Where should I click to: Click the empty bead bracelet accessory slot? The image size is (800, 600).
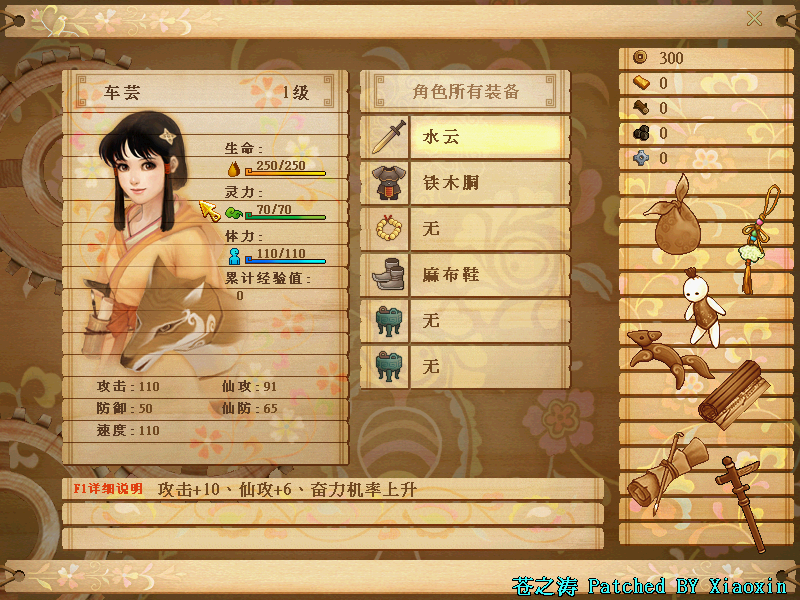[464, 228]
